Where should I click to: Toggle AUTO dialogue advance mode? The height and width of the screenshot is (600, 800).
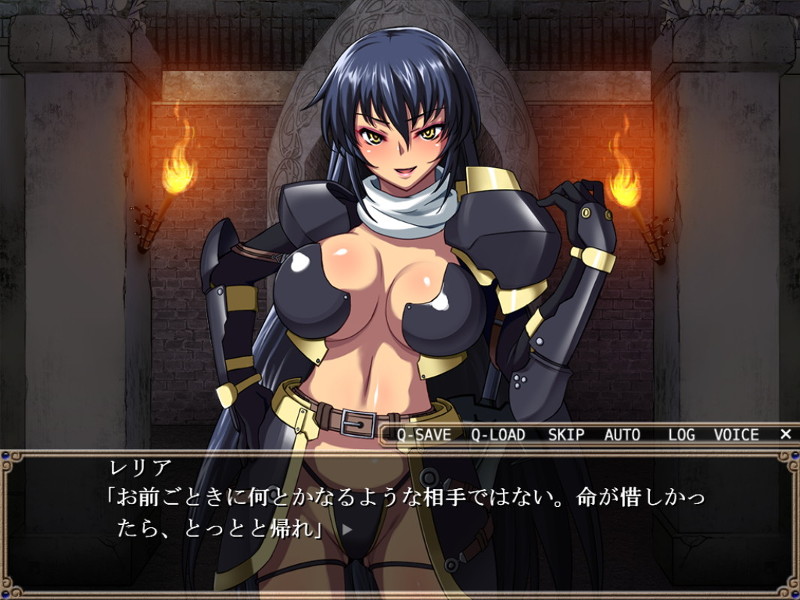622,435
